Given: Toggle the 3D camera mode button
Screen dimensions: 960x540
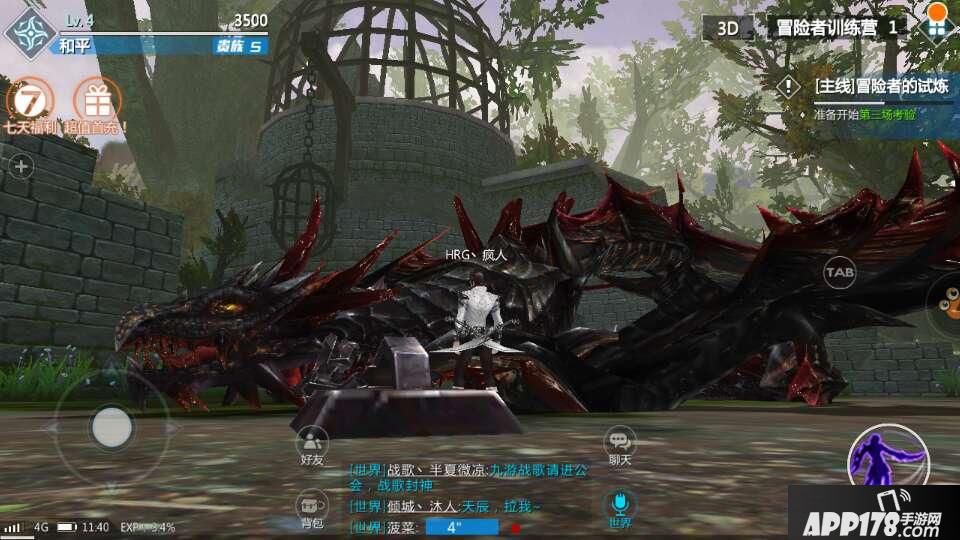Looking at the screenshot, I should [728, 28].
